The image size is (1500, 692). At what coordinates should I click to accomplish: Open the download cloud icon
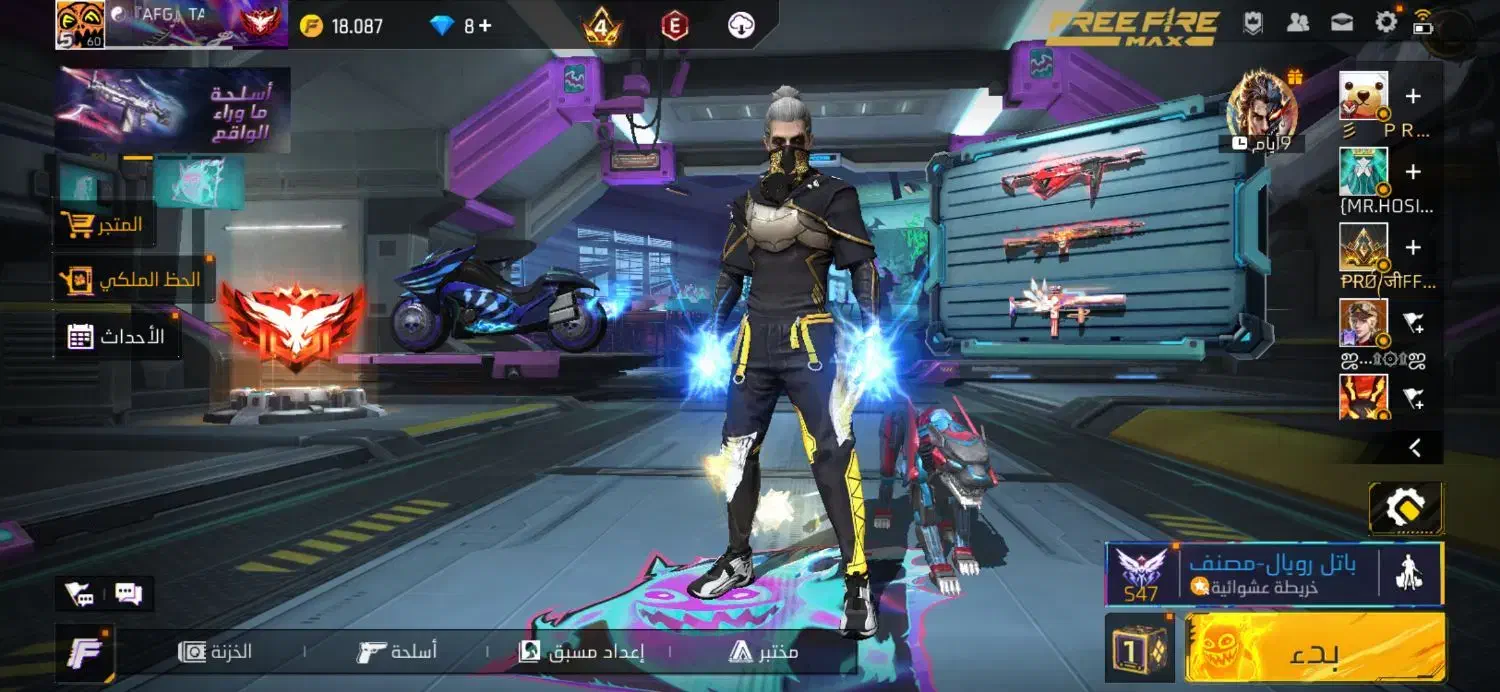741,26
